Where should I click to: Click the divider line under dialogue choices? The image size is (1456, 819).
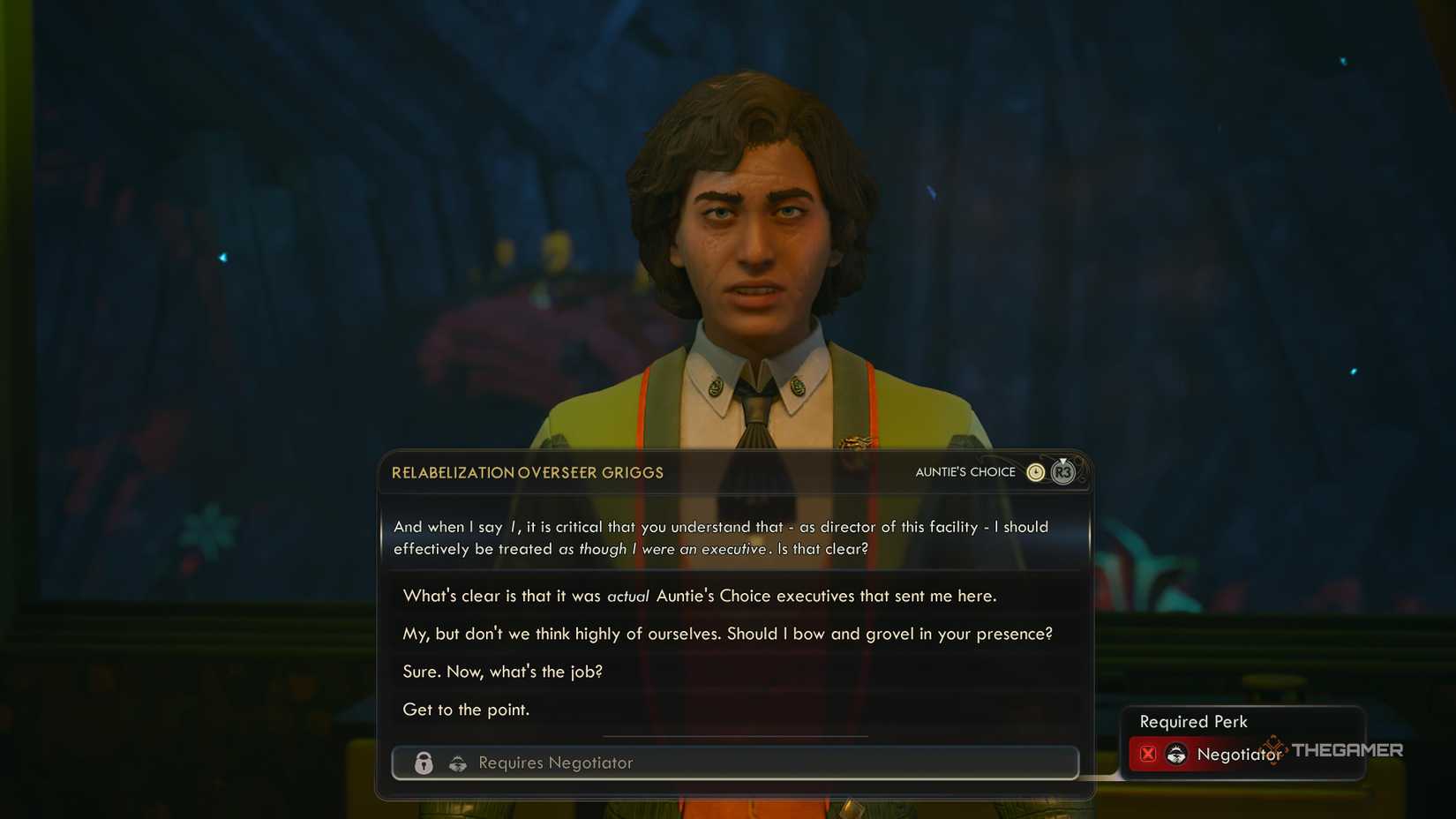(735, 735)
